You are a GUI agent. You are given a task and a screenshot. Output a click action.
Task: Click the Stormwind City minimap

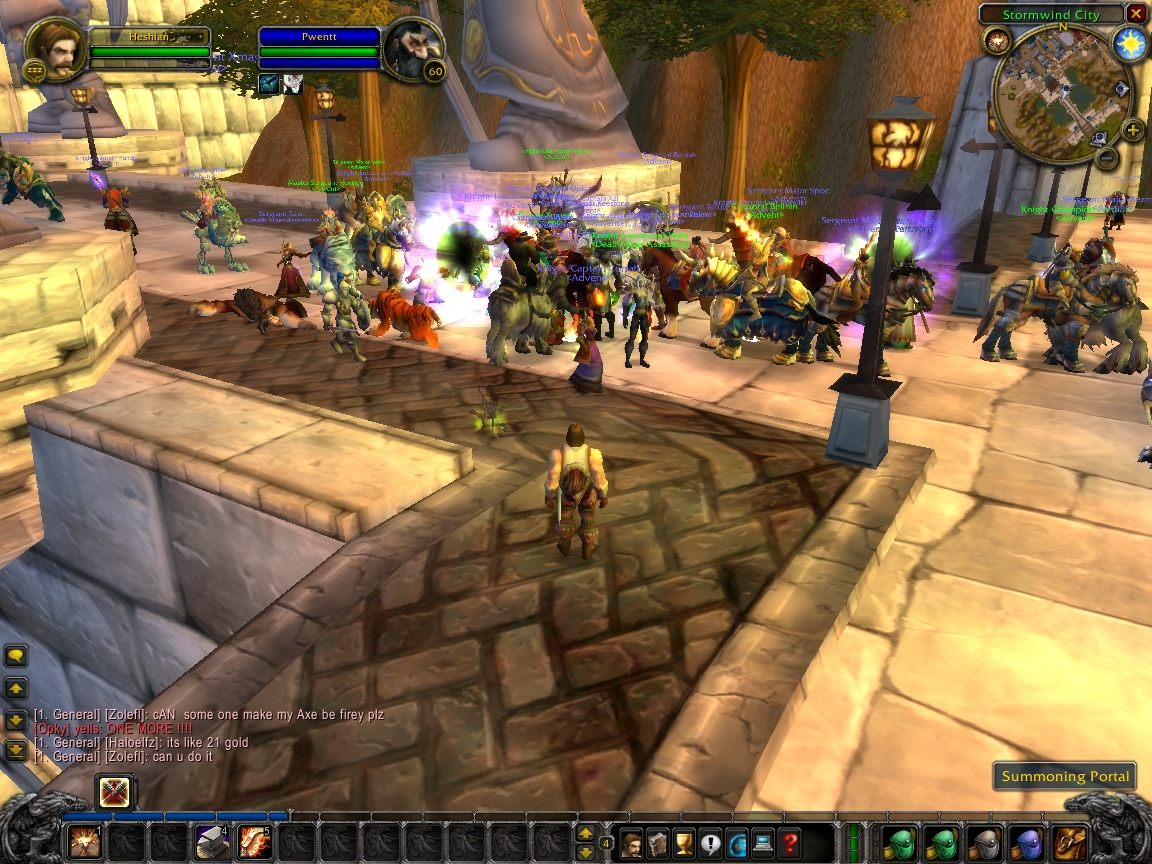1058,93
